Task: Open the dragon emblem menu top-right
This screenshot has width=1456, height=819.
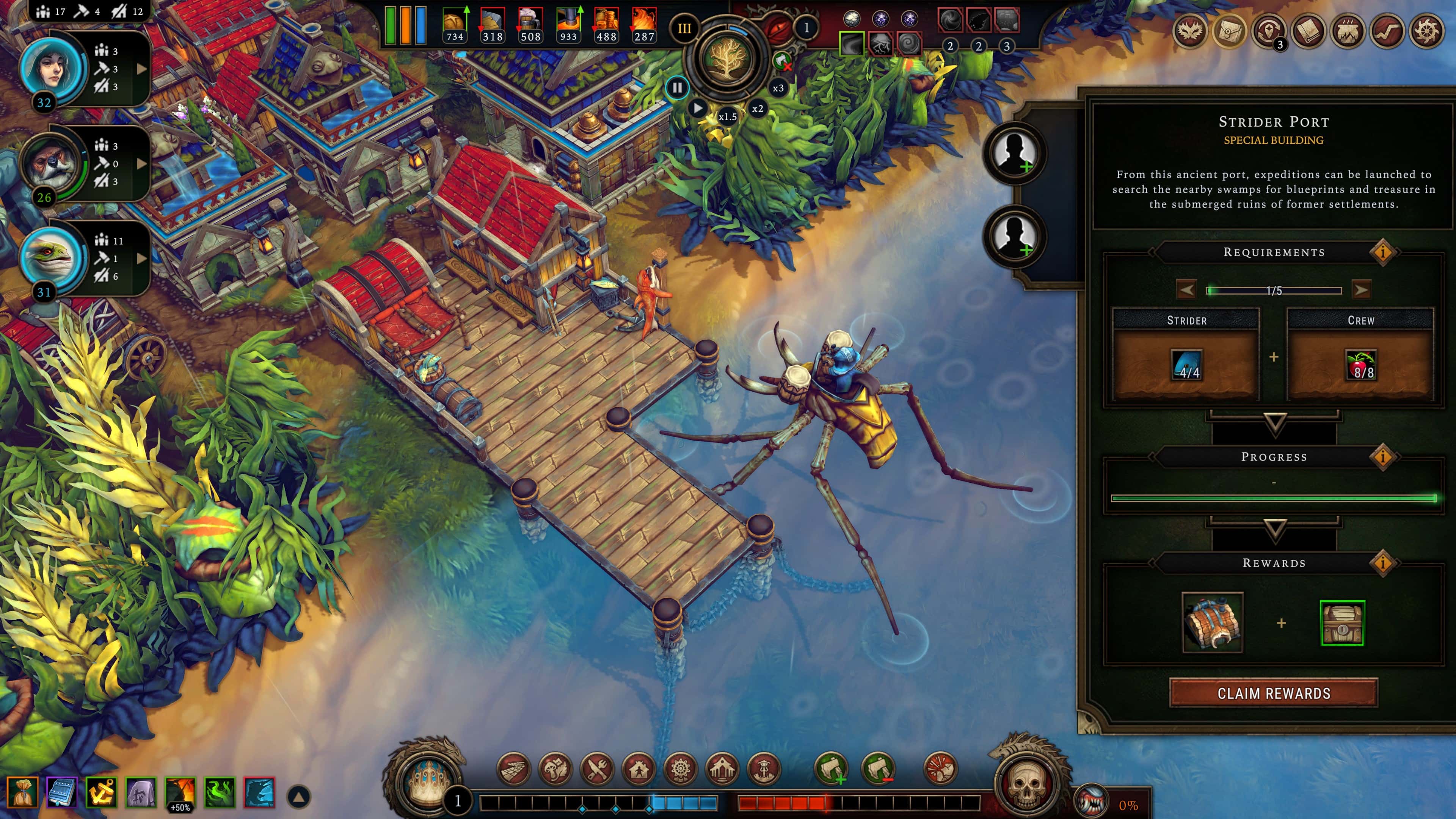Action: pos(1190,31)
